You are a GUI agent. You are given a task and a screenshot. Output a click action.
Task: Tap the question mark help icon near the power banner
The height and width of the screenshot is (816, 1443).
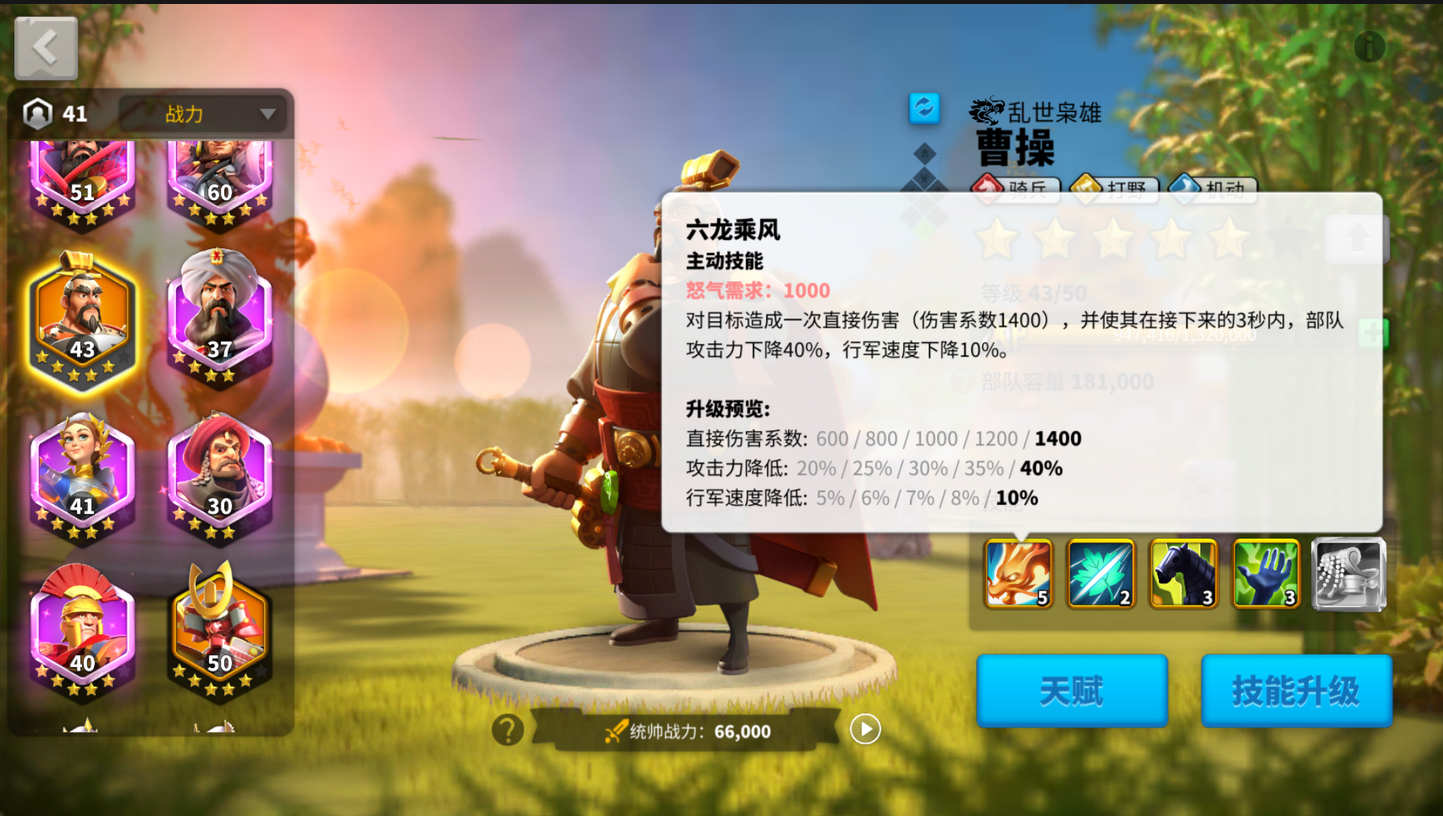point(508,730)
